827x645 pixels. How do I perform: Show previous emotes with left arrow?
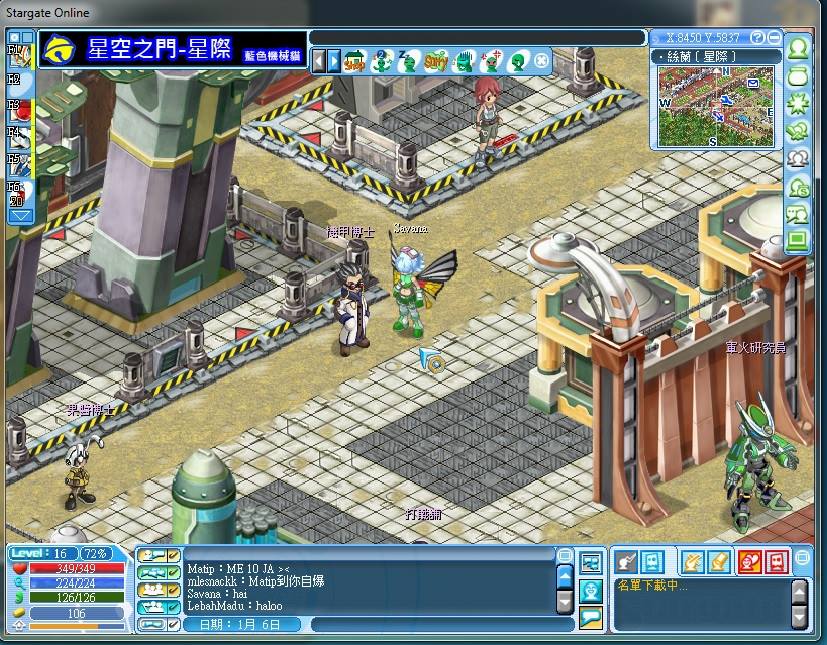click(x=320, y=61)
